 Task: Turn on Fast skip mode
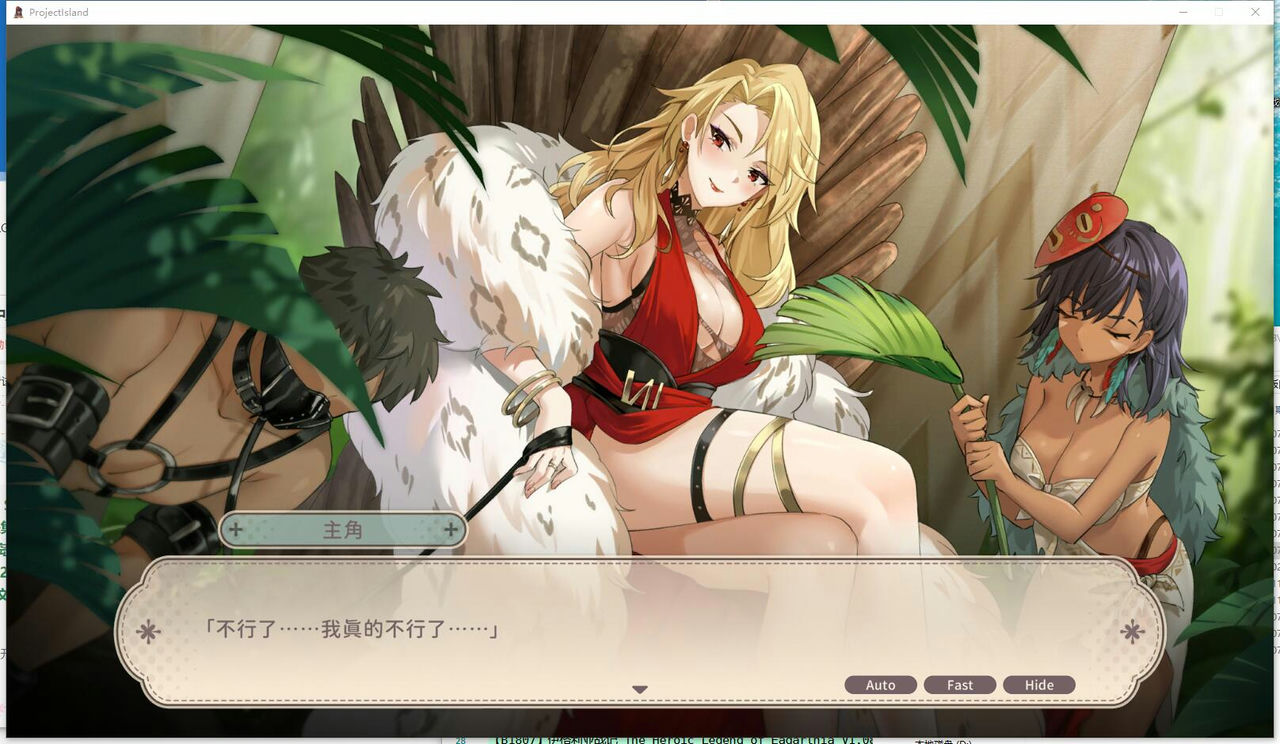960,684
